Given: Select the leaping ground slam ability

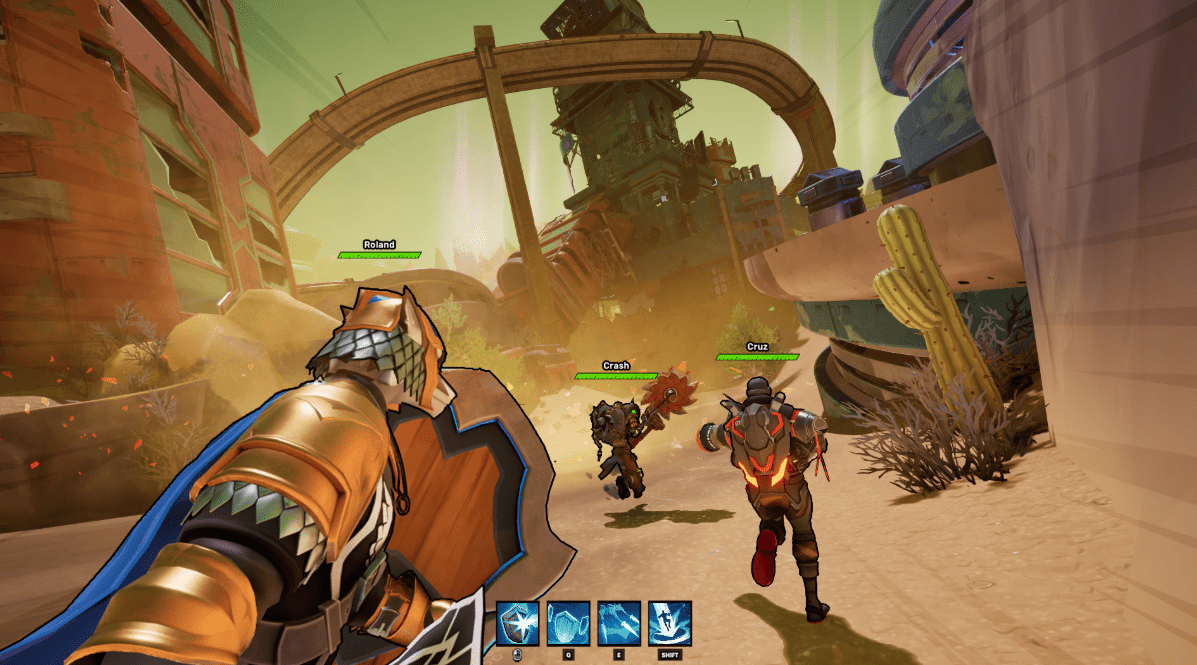Looking at the screenshot, I should pyautogui.click(x=669, y=623).
